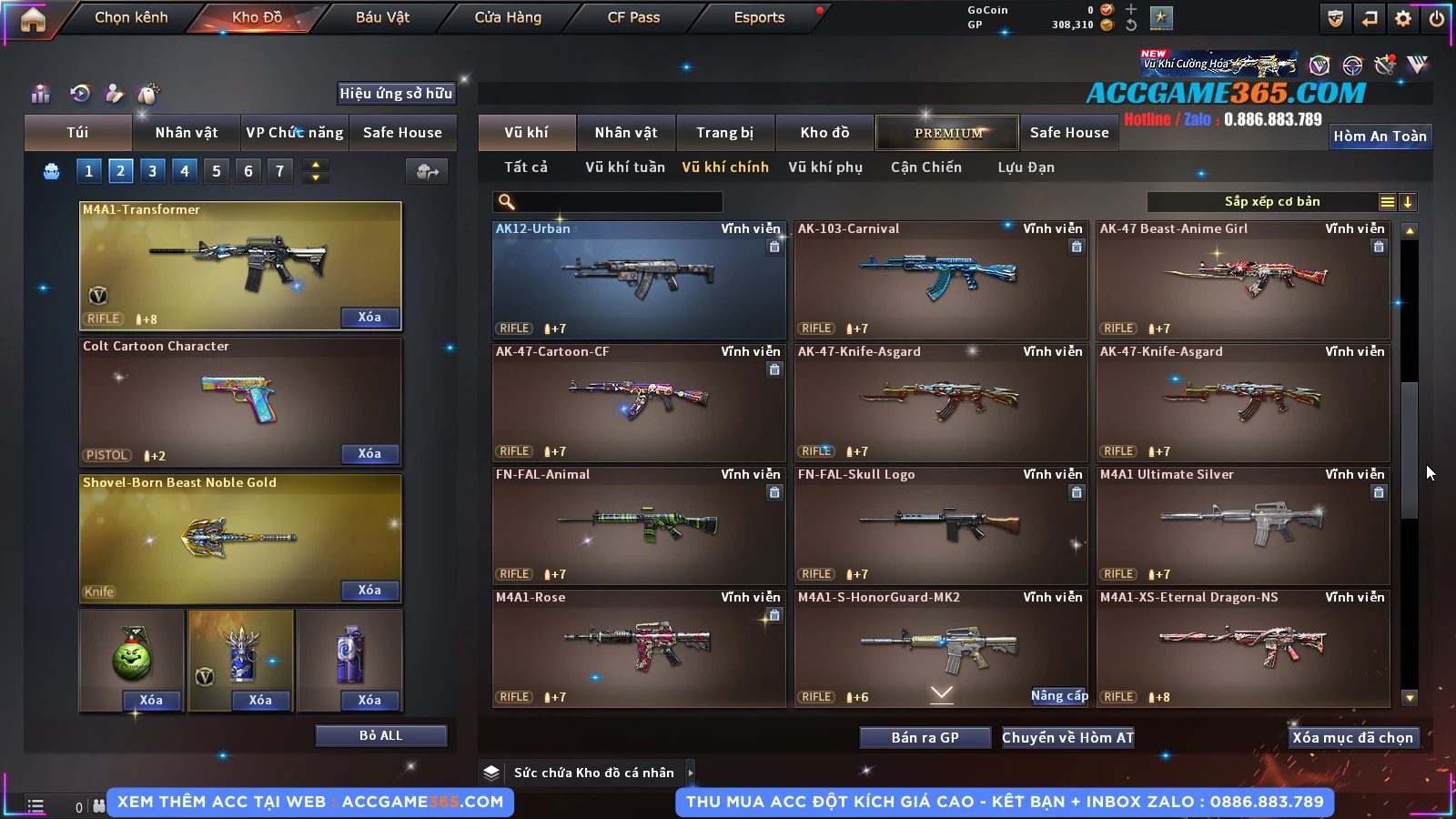1456x819 pixels.
Task: Switch to bag number 4
Action: [185, 171]
